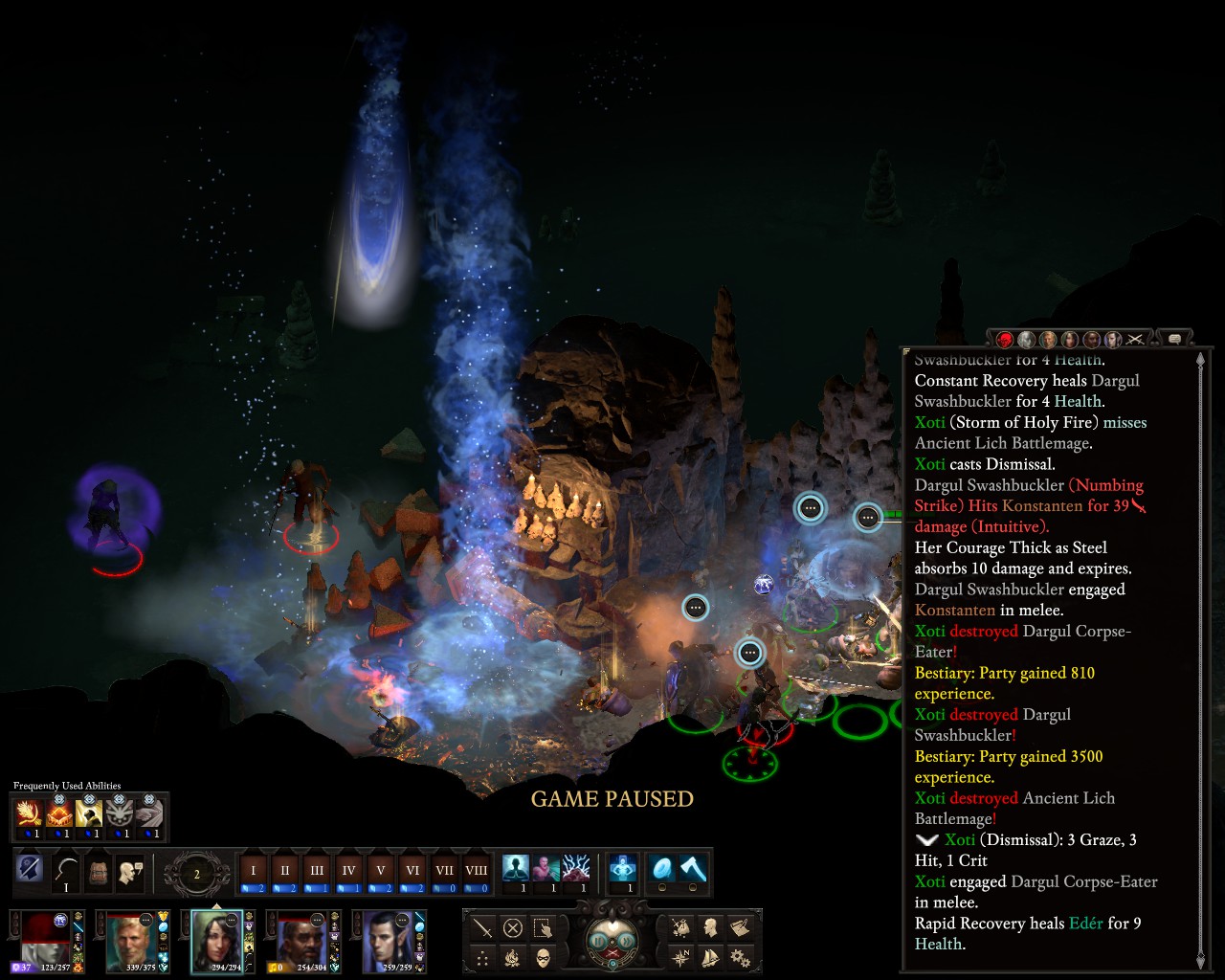The width and height of the screenshot is (1225, 980).
Task: Open the spell level IV slot
Action: click(348, 872)
